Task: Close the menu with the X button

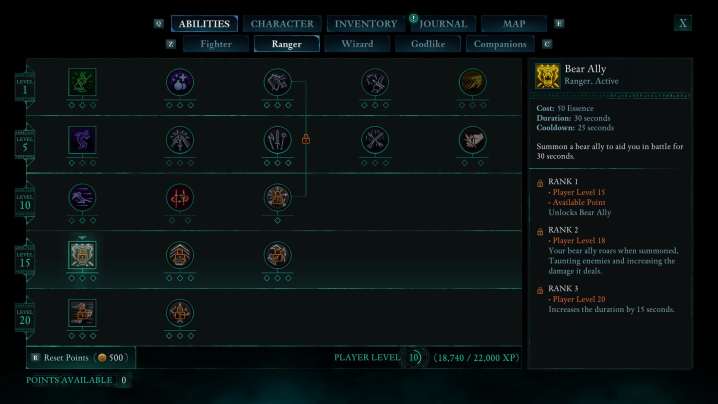Action: pyautogui.click(x=683, y=23)
